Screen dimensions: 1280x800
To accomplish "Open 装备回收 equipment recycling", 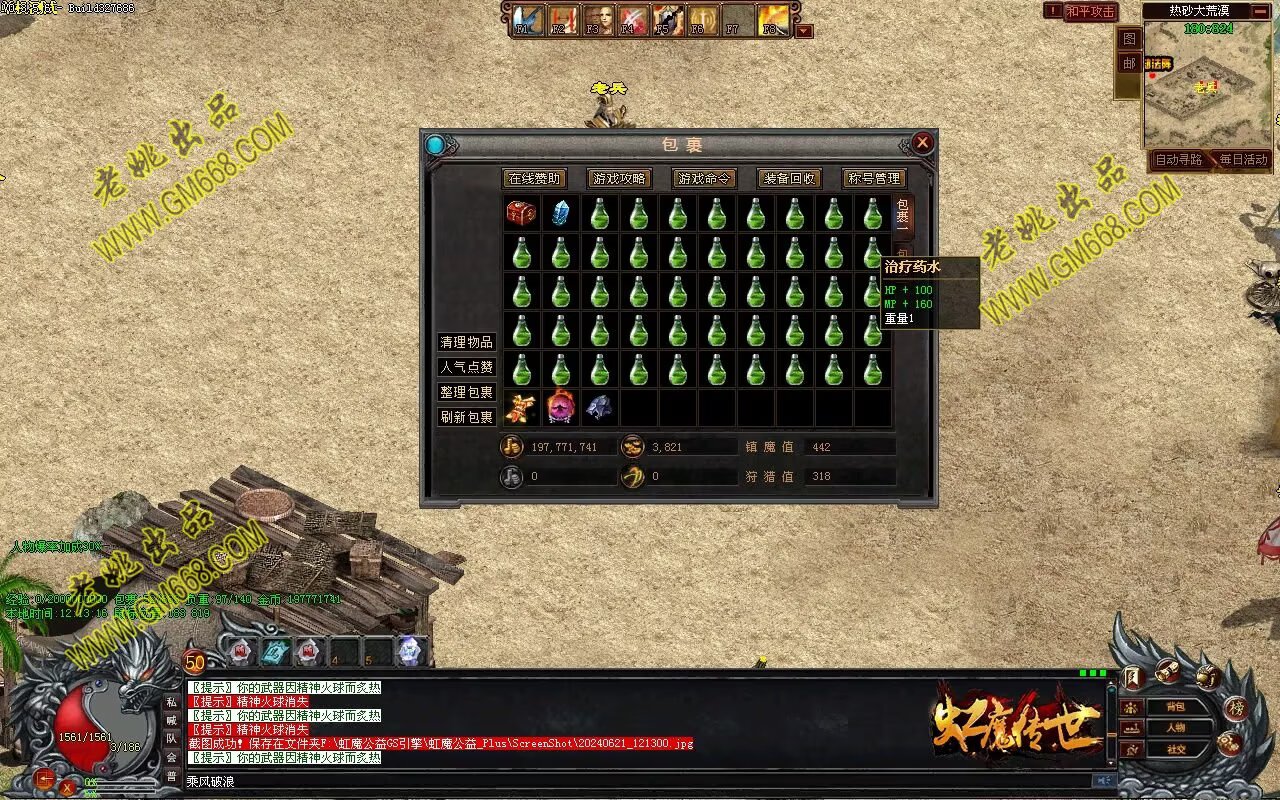I will pyautogui.click(x=789, y=179).
